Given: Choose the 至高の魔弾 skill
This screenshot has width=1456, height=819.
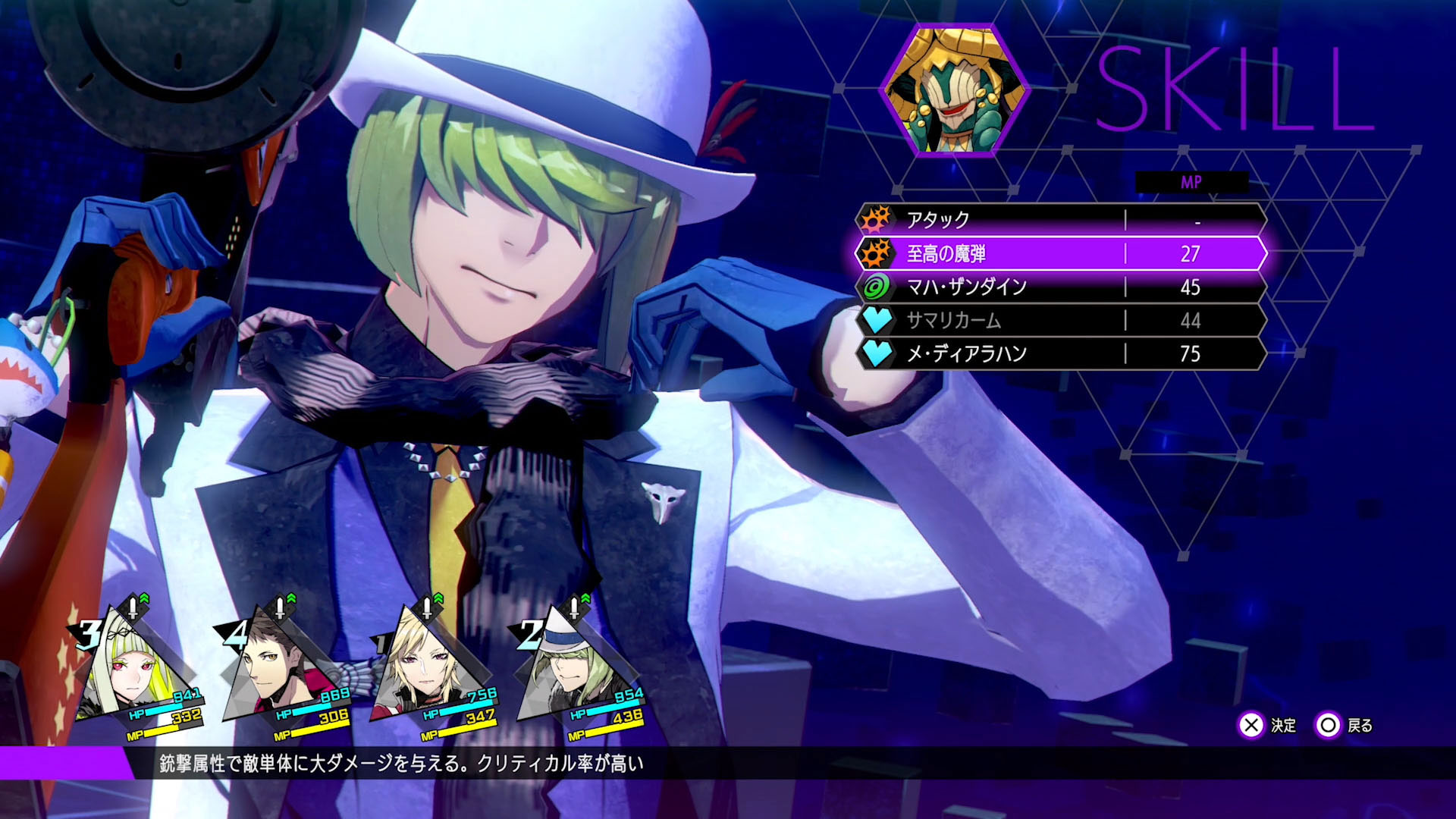Looking at the screenshot, I should pyautogui.click(x=1060, y=253).
